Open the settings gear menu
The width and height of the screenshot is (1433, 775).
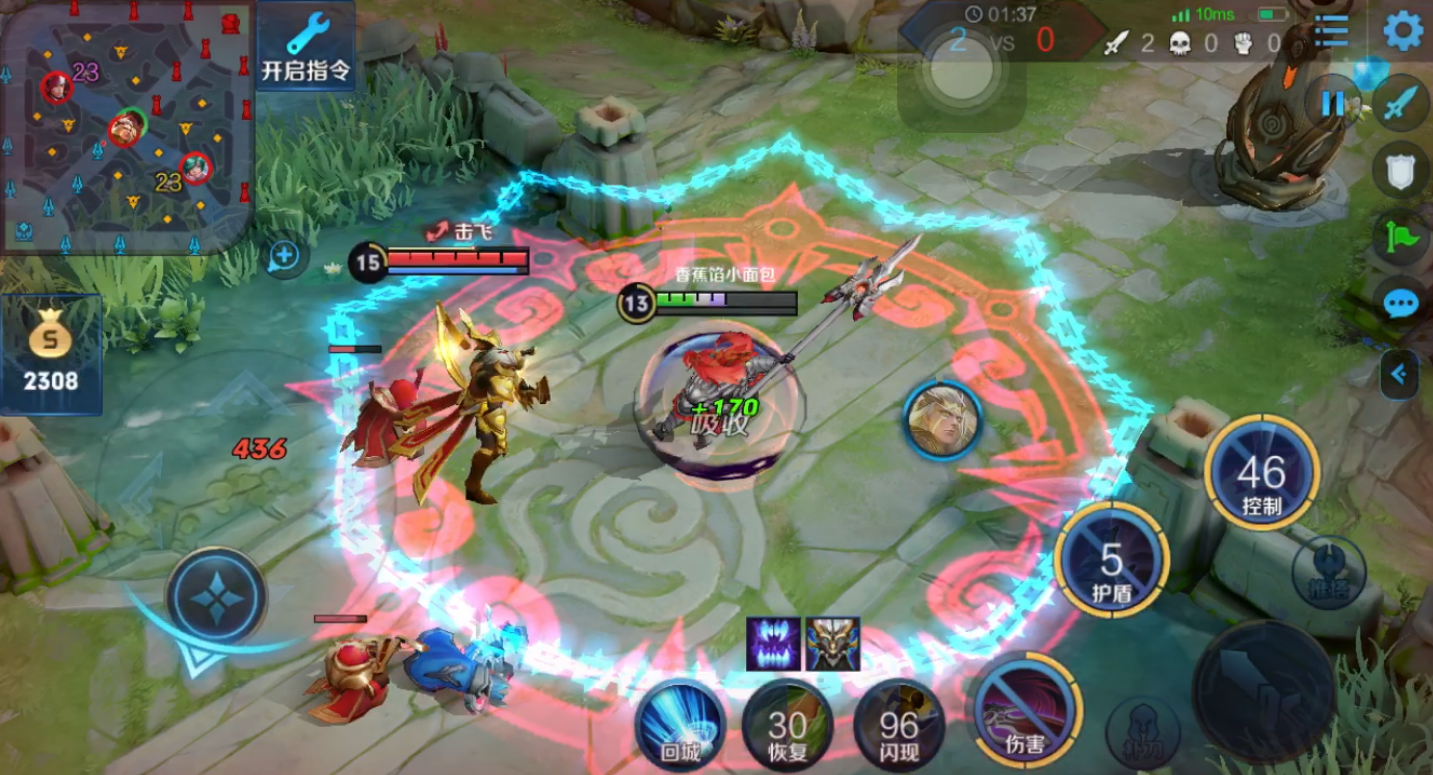1402,31
